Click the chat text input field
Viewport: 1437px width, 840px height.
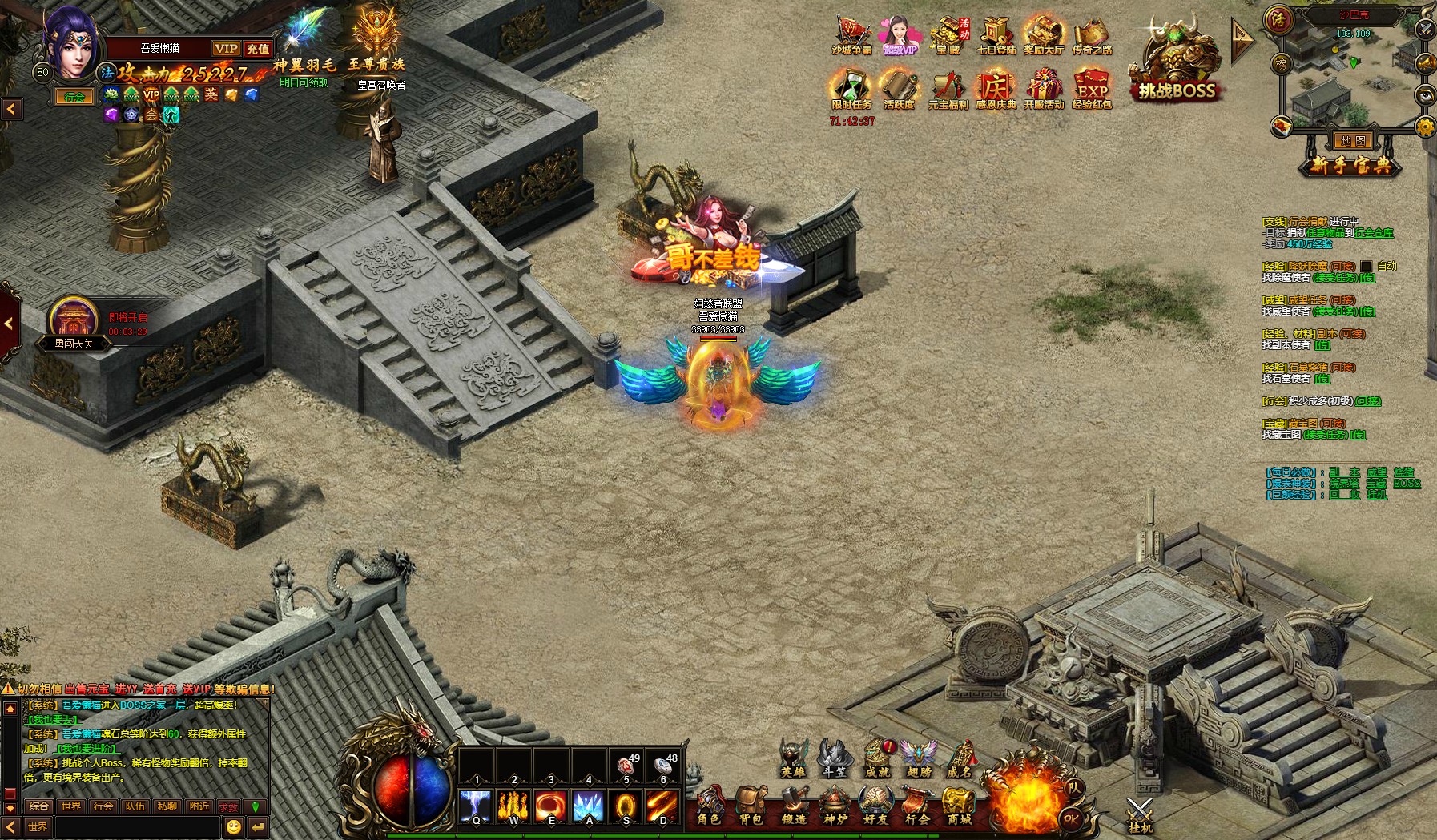point(136,826)
